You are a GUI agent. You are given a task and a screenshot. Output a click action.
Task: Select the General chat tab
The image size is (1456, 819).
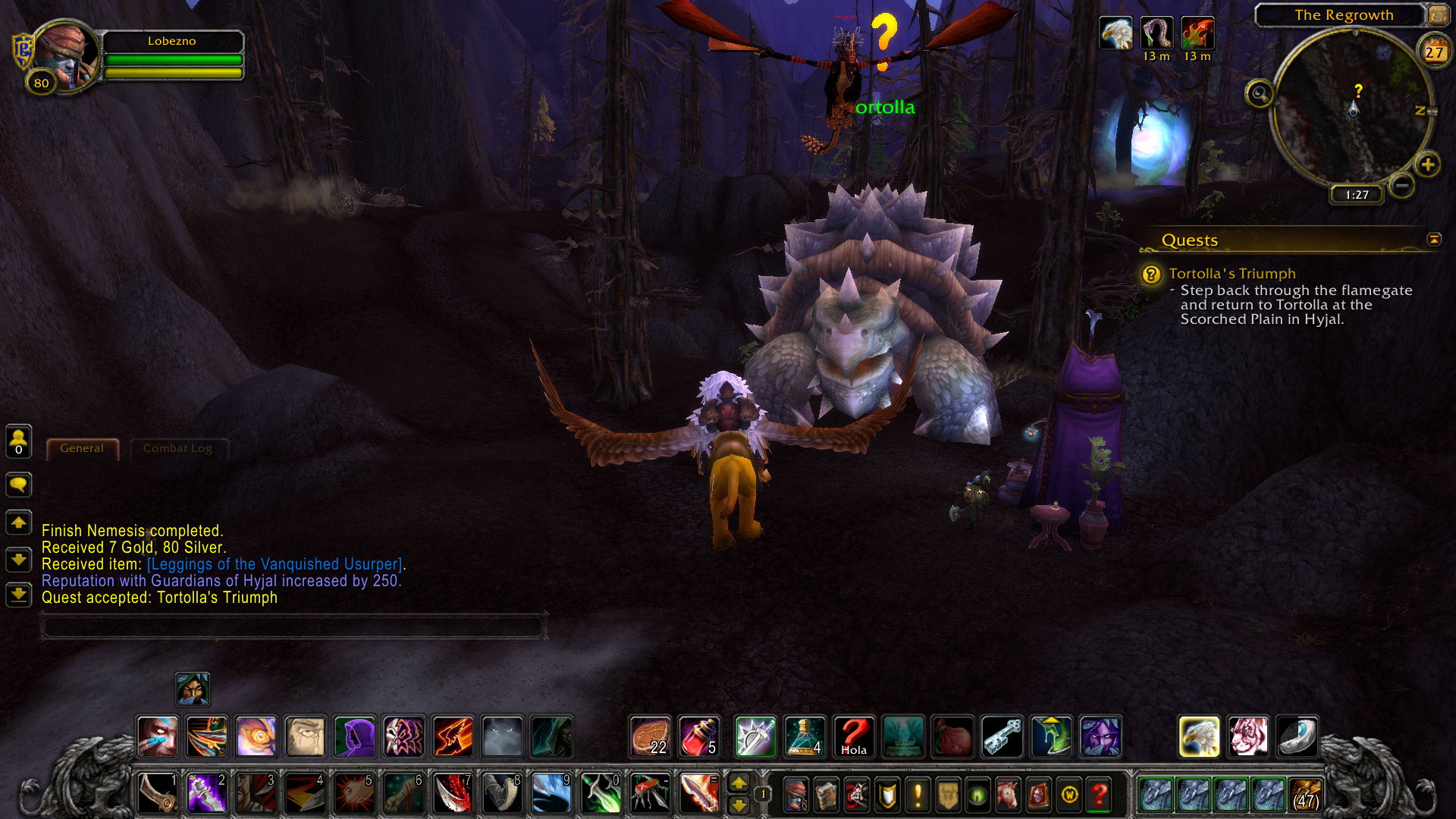[82, 448]
